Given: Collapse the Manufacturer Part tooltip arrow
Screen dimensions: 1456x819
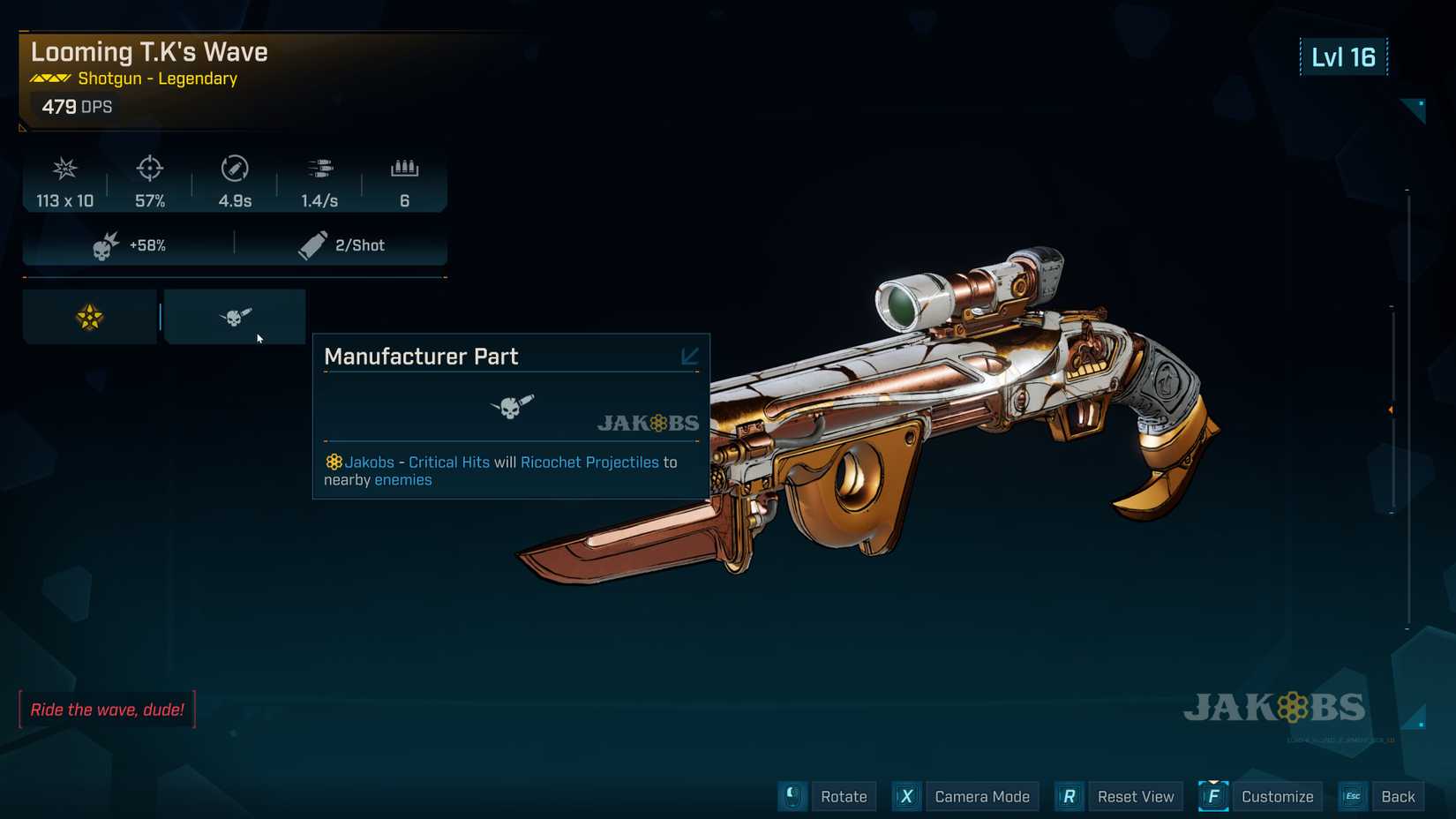Looking at the screenshot, I should coord(689,356).
